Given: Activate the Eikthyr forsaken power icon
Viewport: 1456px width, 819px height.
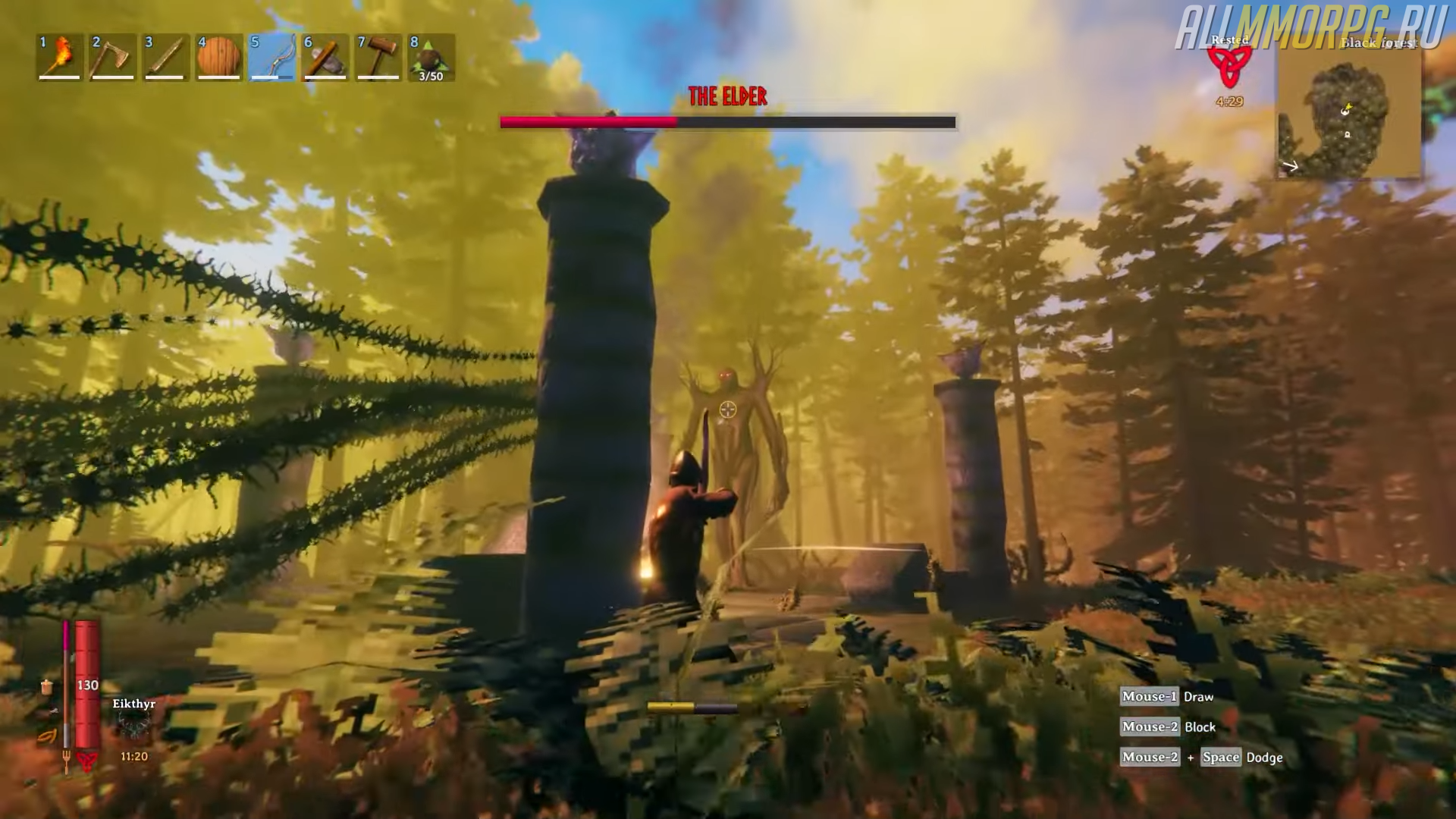Looking at the screenshot, I should click(x=134, y=730).
